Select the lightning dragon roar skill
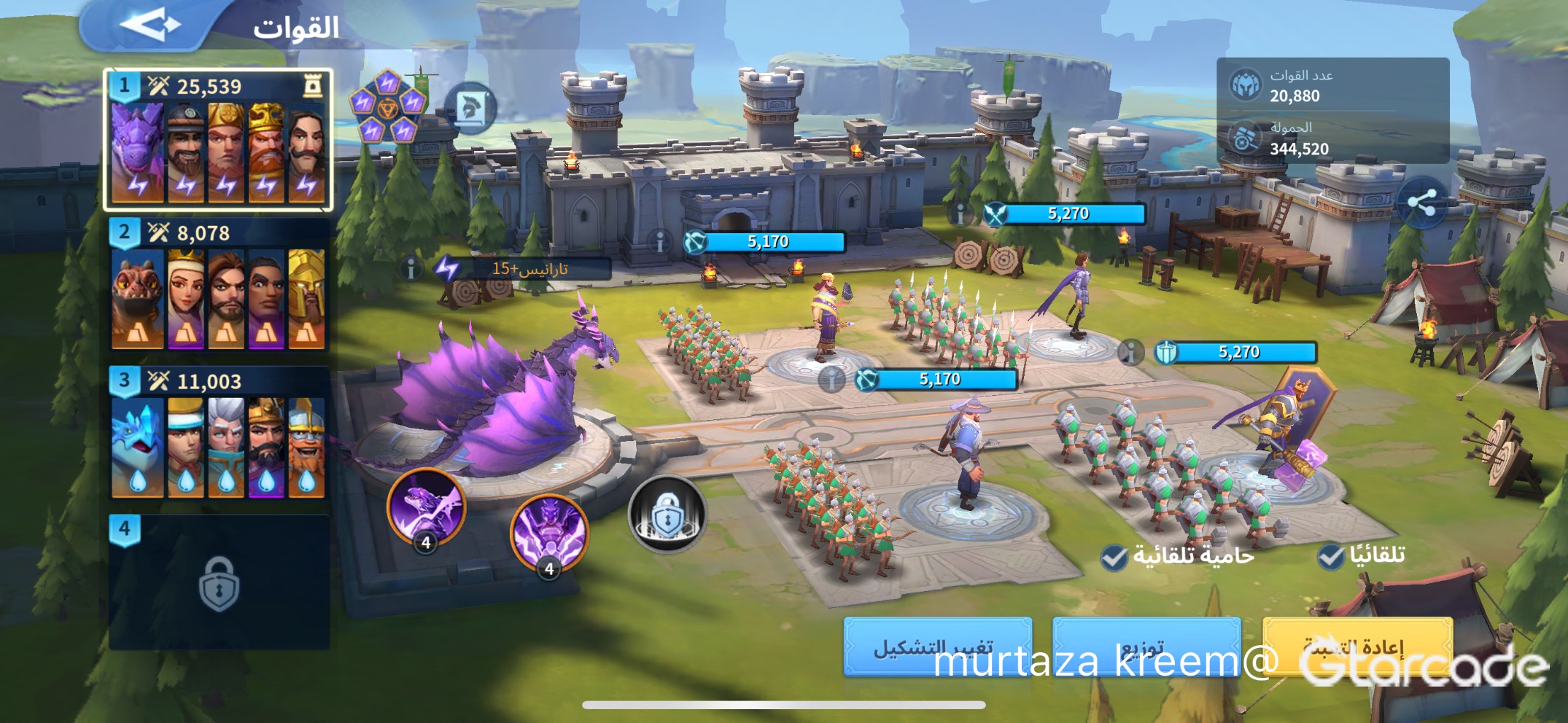Viewport: 1568px width, 723px height. pos(548,533)
